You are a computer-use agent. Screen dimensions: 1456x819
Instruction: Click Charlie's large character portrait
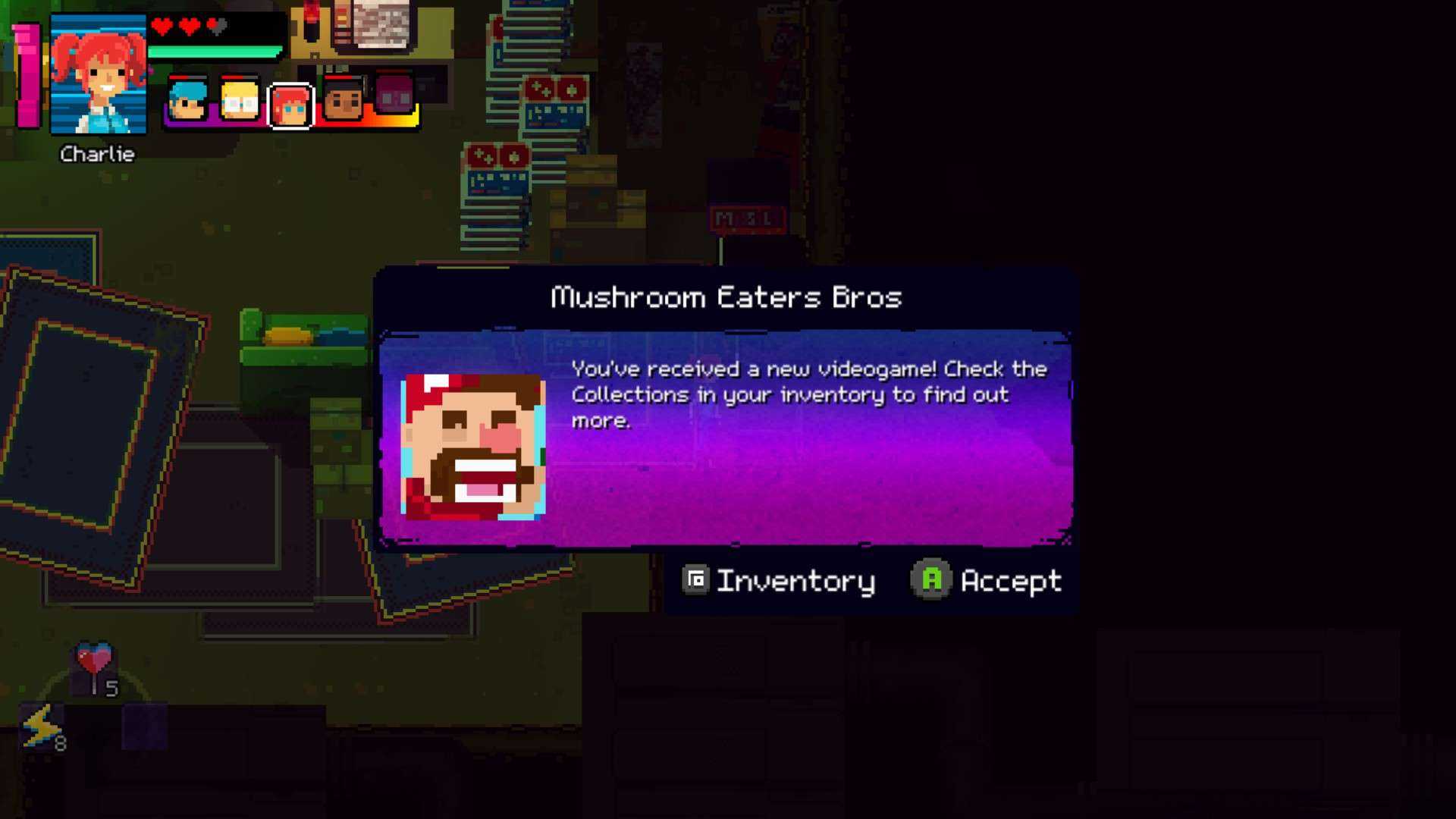click(x=98, y=74)
